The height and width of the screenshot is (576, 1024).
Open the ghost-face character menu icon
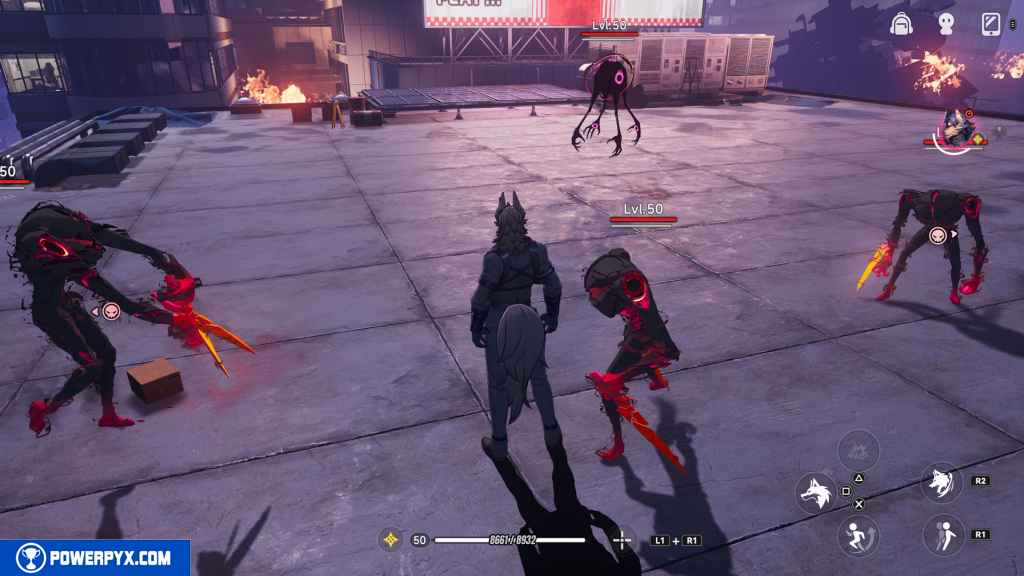[945, 24]
